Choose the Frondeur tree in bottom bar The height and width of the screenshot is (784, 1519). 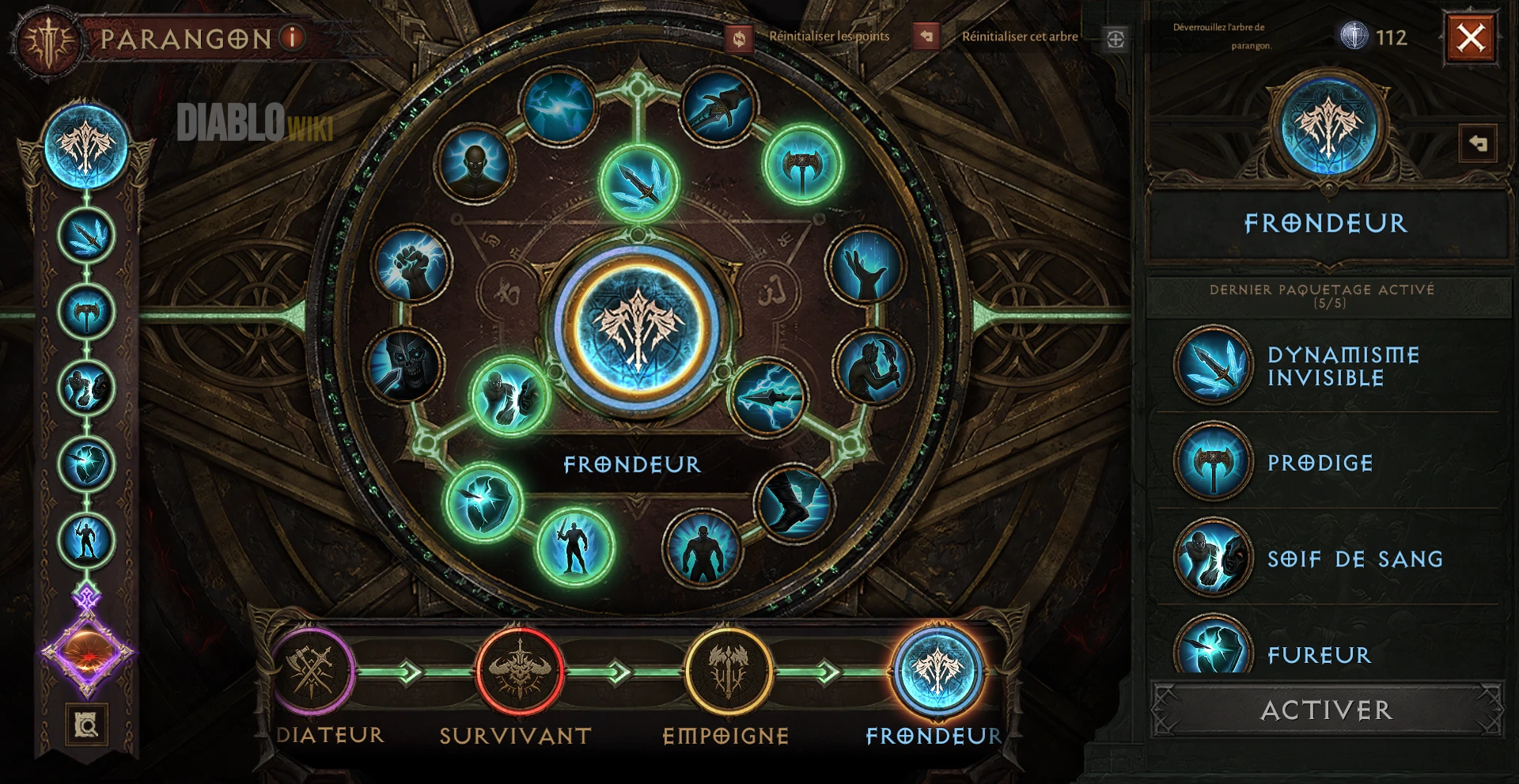click(x=938, y=672)
